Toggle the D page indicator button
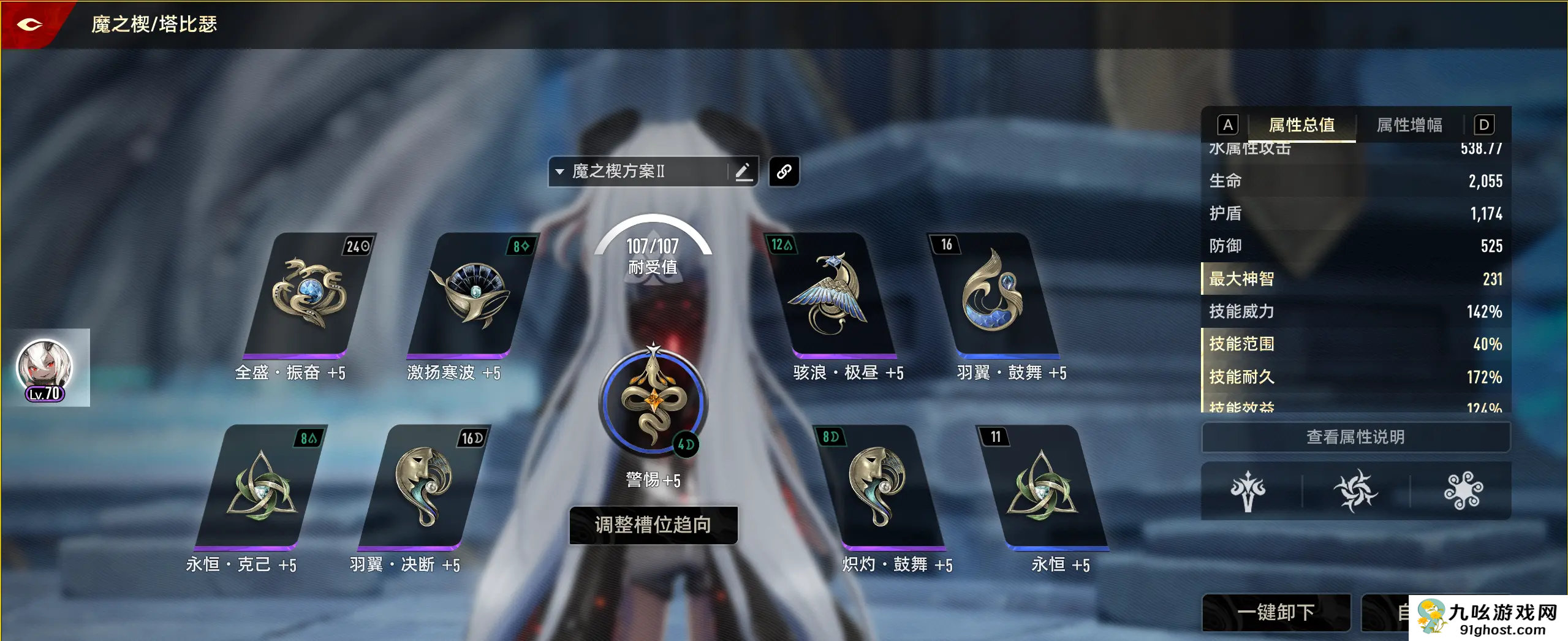This screenshot has width=1568, height=641. point(1483,125)
